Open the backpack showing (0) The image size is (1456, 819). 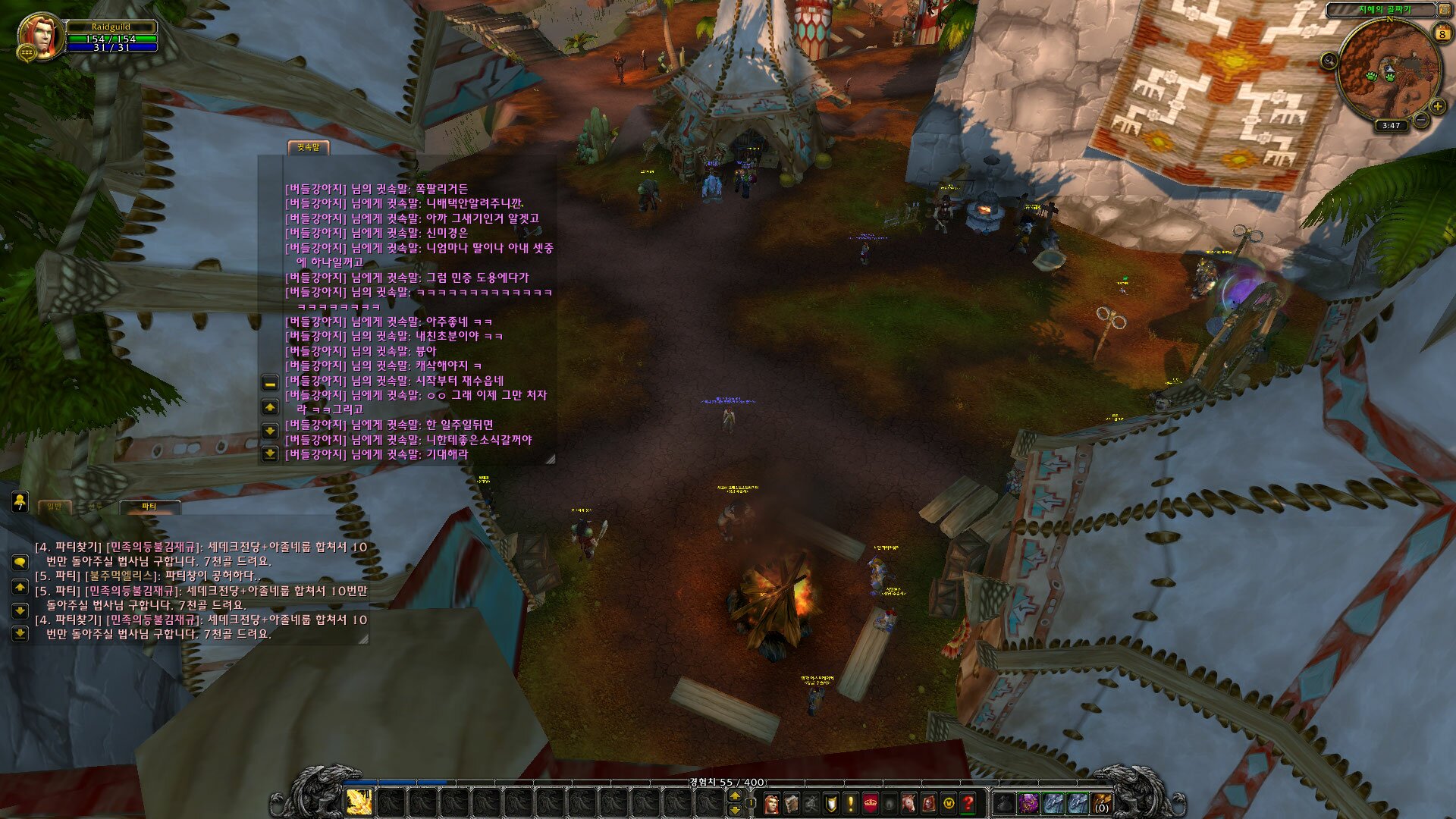(x=1101, y=802)
